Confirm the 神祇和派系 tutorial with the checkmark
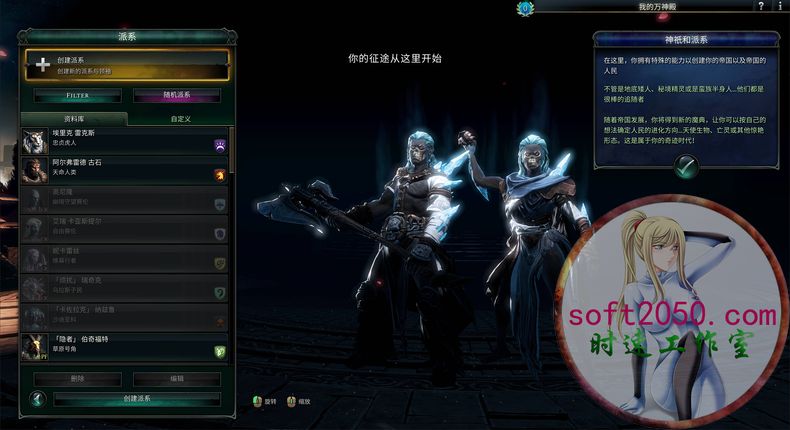Viewport: 790px width, 430px height. [685, 167]
